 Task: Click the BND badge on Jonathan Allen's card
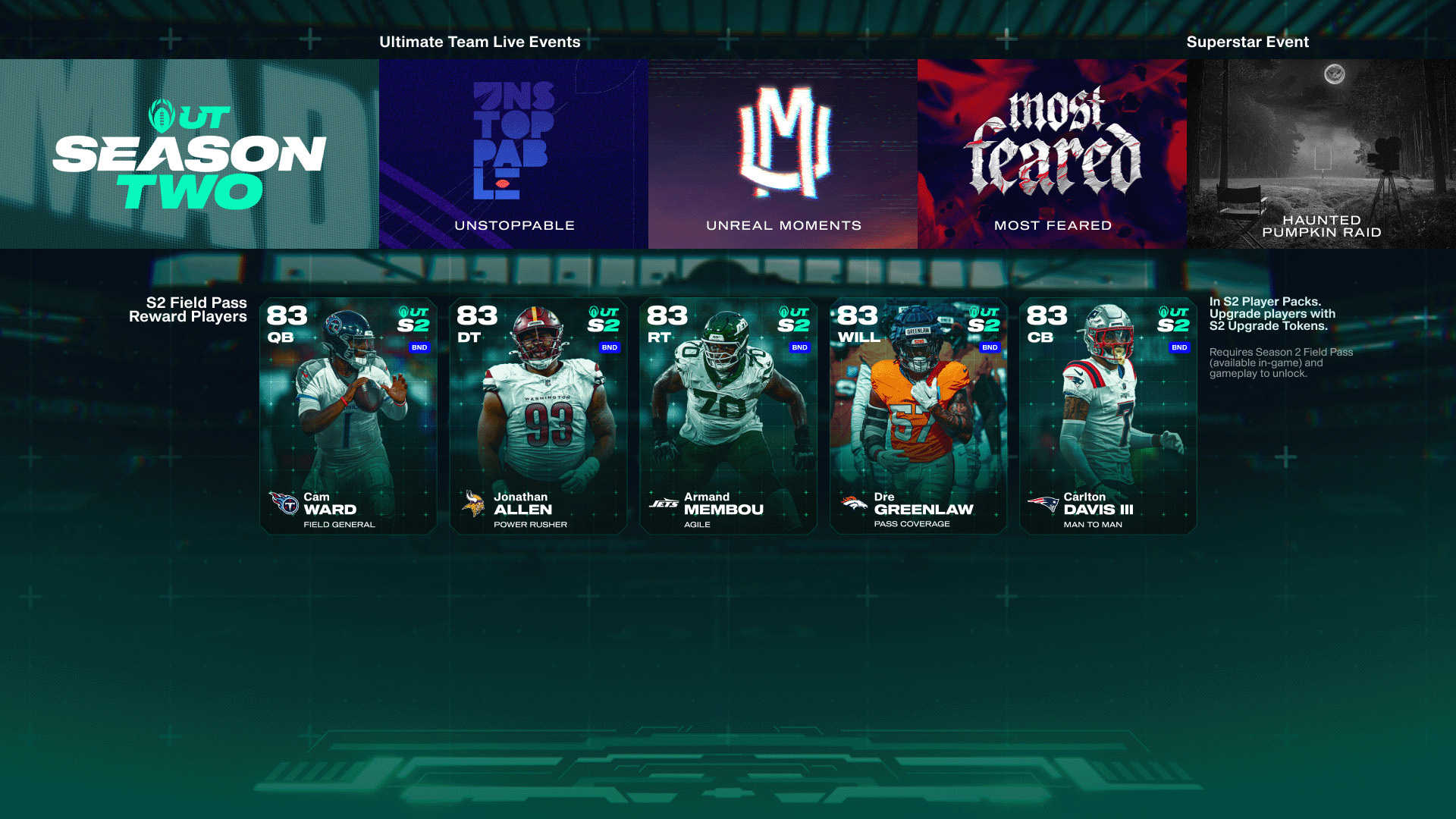pyautogui.click(x=609, y=347)
